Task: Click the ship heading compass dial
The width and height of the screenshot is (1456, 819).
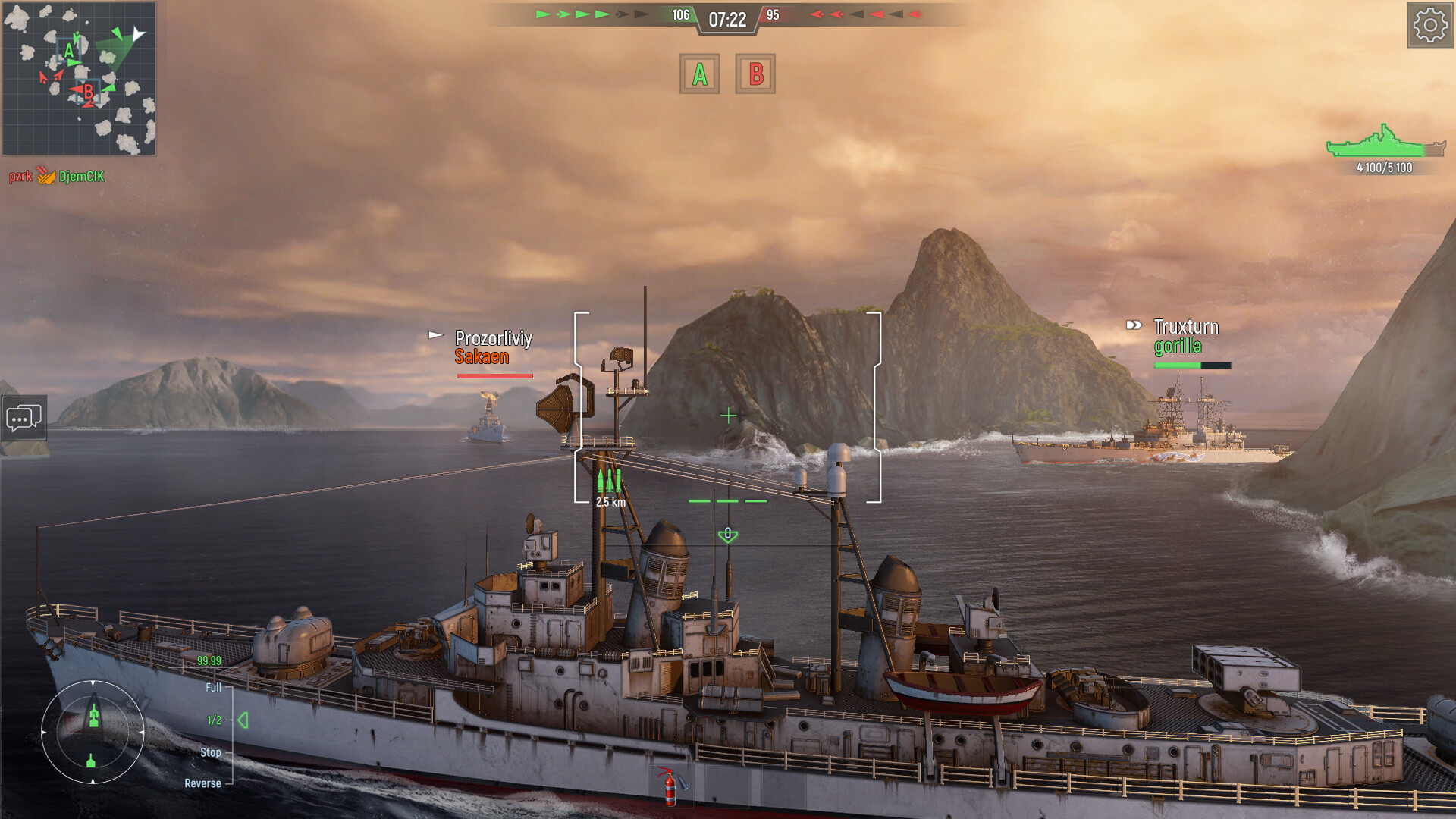Action: click(x=93, y=732)
